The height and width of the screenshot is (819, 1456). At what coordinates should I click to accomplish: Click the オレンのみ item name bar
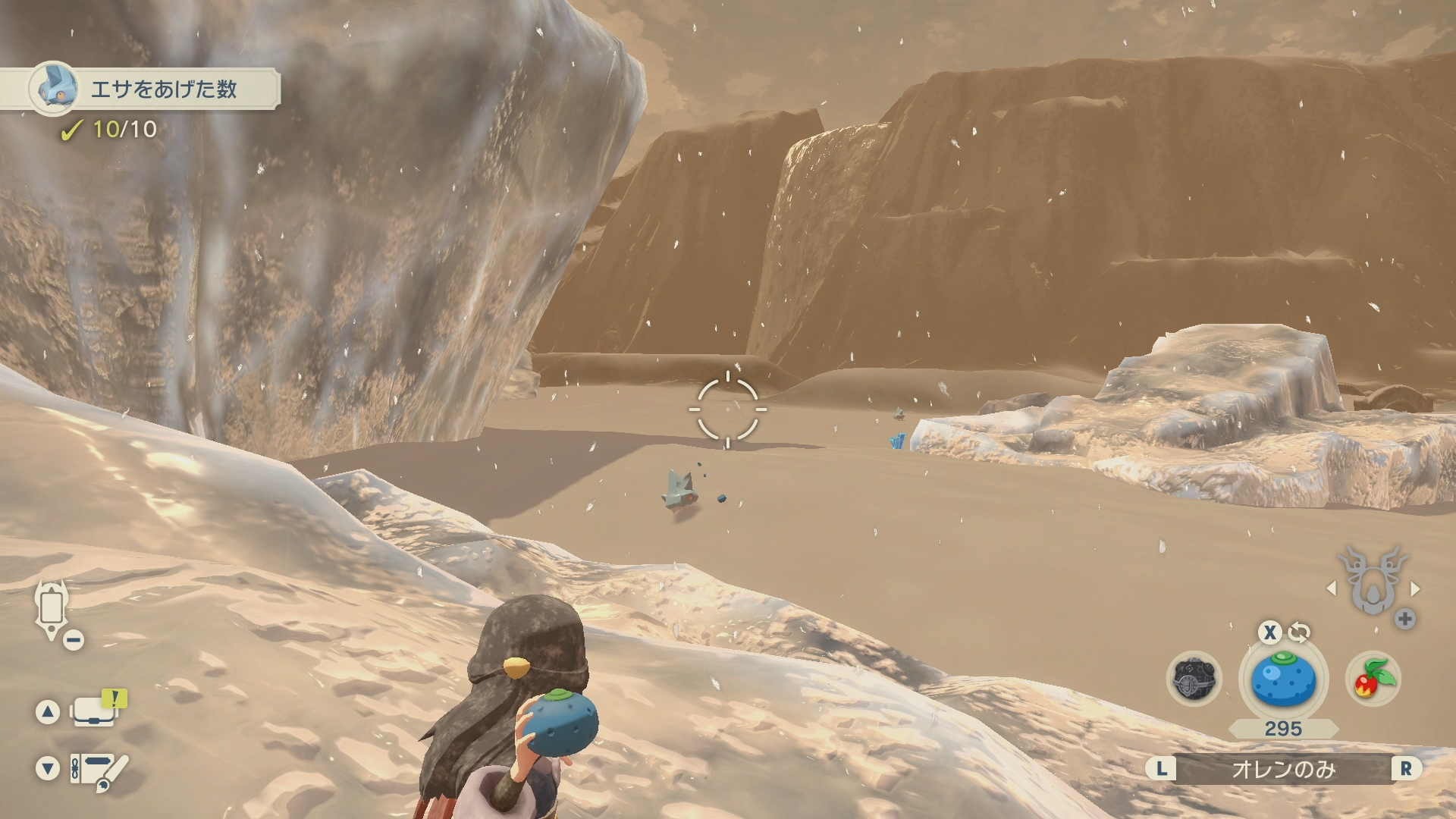(x=1283, y=769)
